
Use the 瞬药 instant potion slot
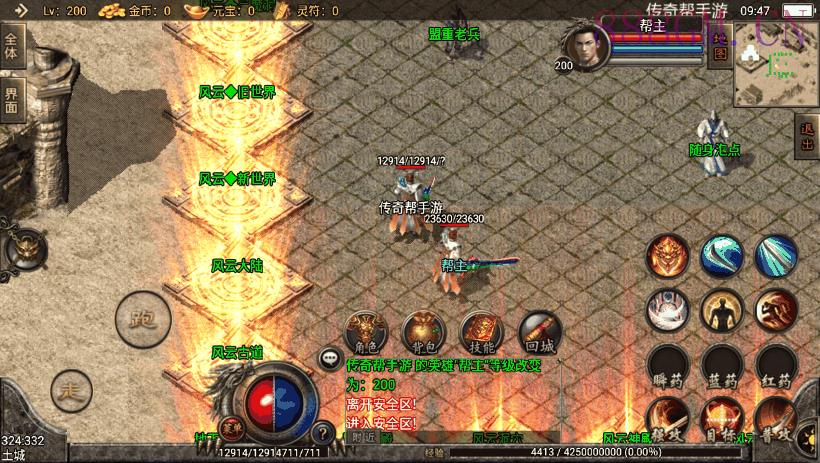pyautogui.click(x=667, y=366)
